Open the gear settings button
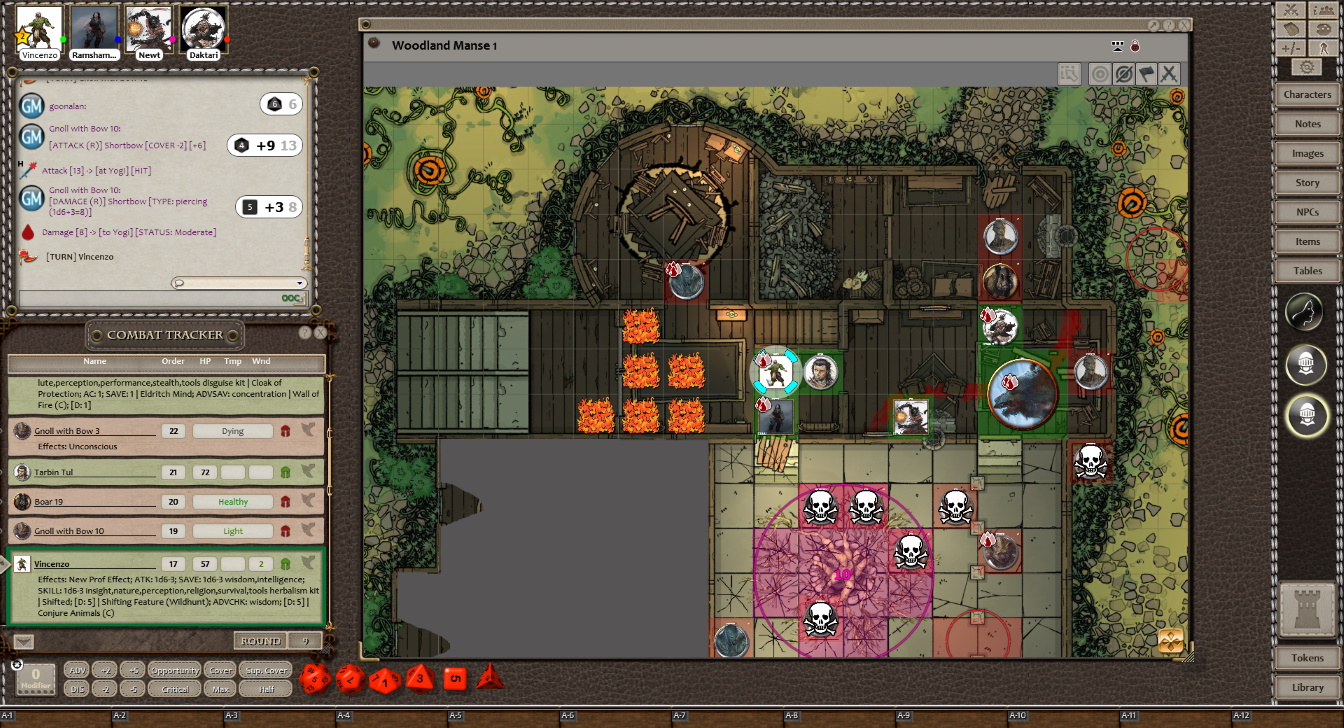1344x728 pixels. click(1306, 67)
